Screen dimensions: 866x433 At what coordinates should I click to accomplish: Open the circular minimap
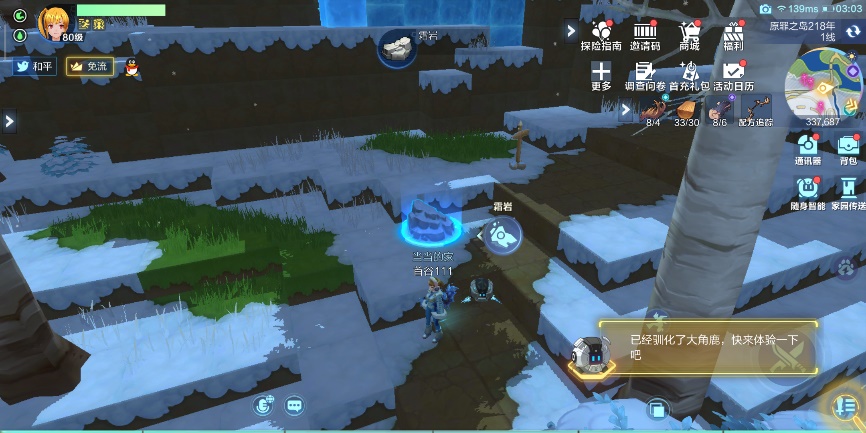(x=823, y=85)
